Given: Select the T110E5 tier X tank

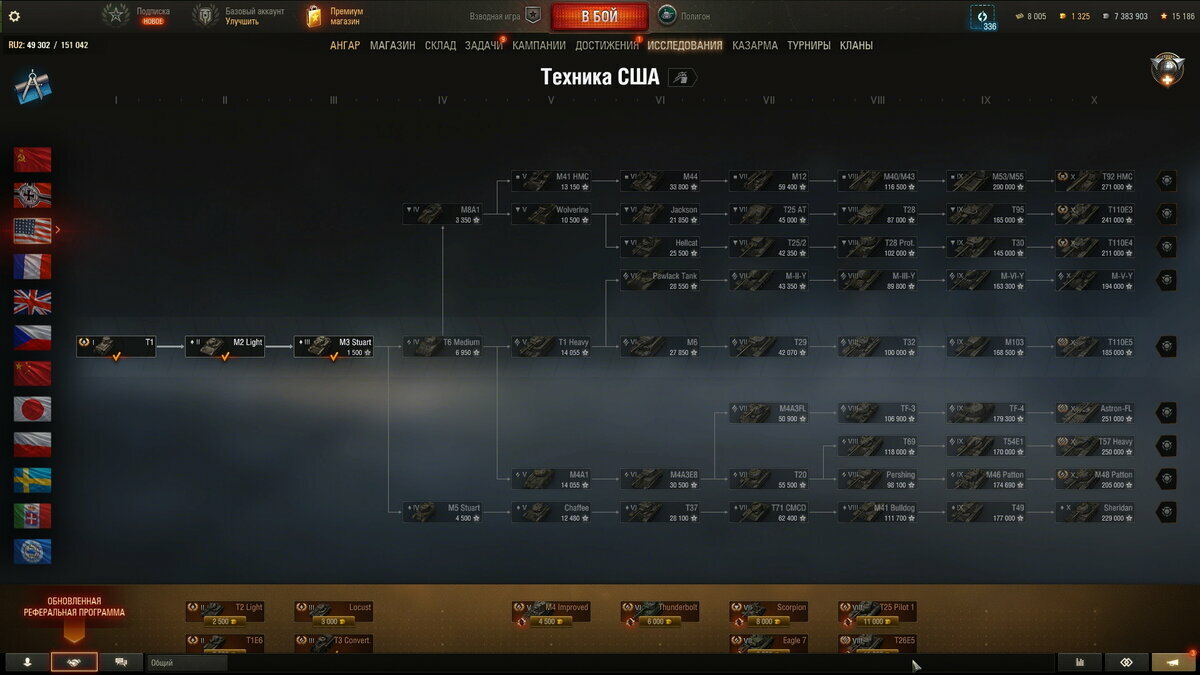Looking at the screenshot, I should point(1095,346).
